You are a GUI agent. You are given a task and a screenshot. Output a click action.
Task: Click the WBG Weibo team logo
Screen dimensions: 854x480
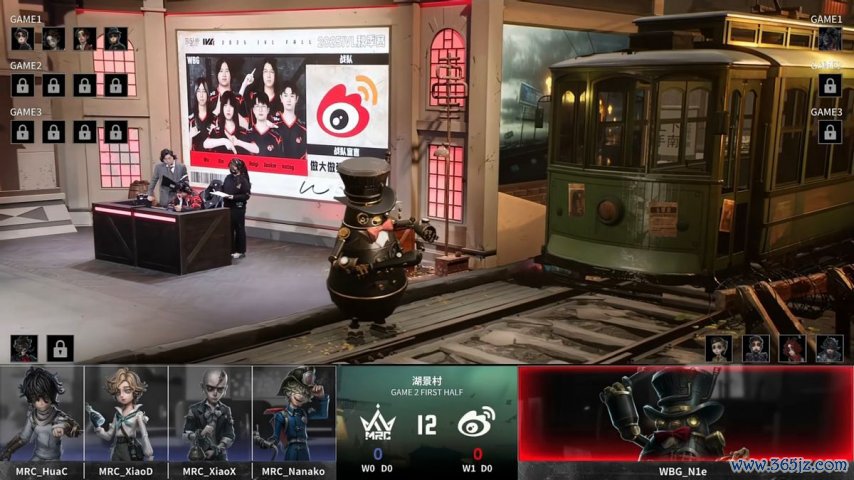(476, 424)
